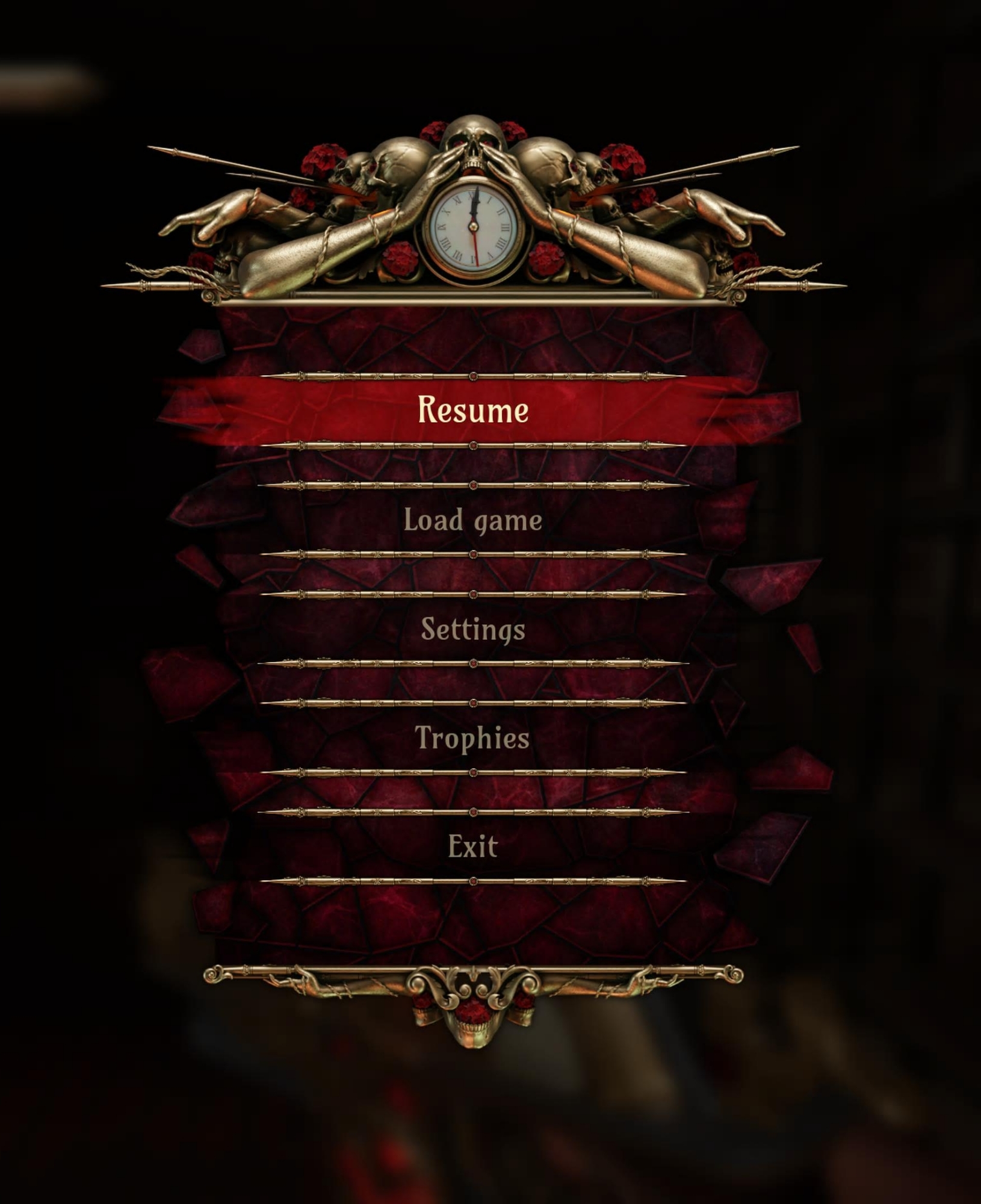Choose Exit to quit the game
981x1204 pixels.
(473, 847)
